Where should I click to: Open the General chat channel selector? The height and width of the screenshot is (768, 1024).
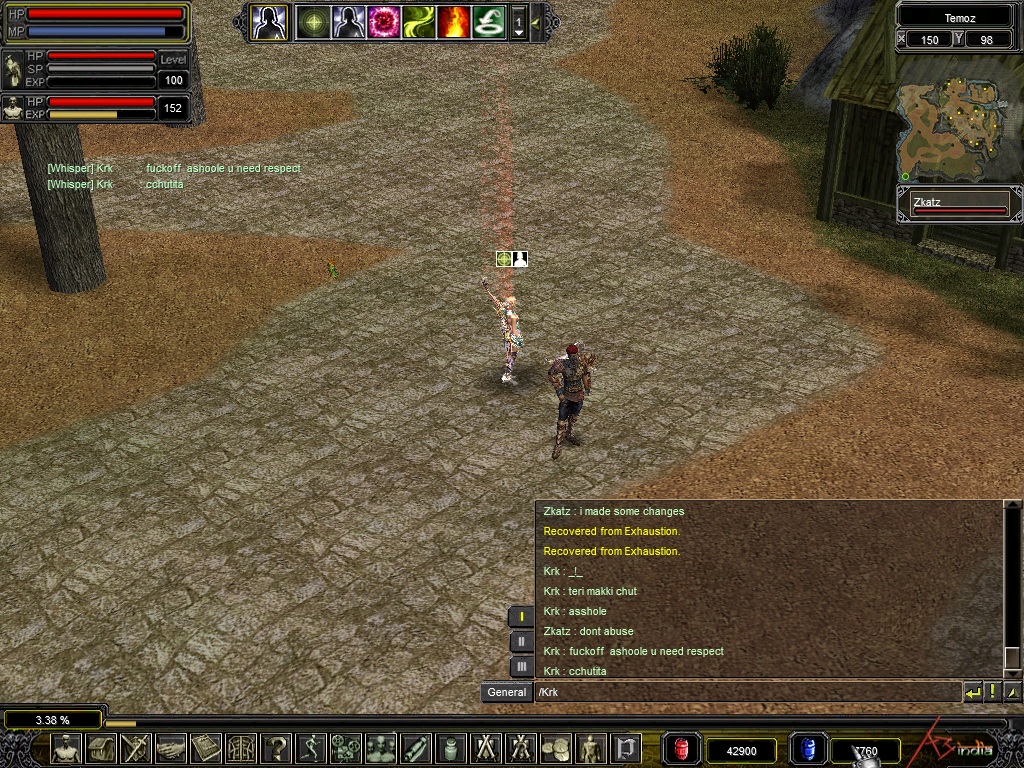click(x=507, y=692)
